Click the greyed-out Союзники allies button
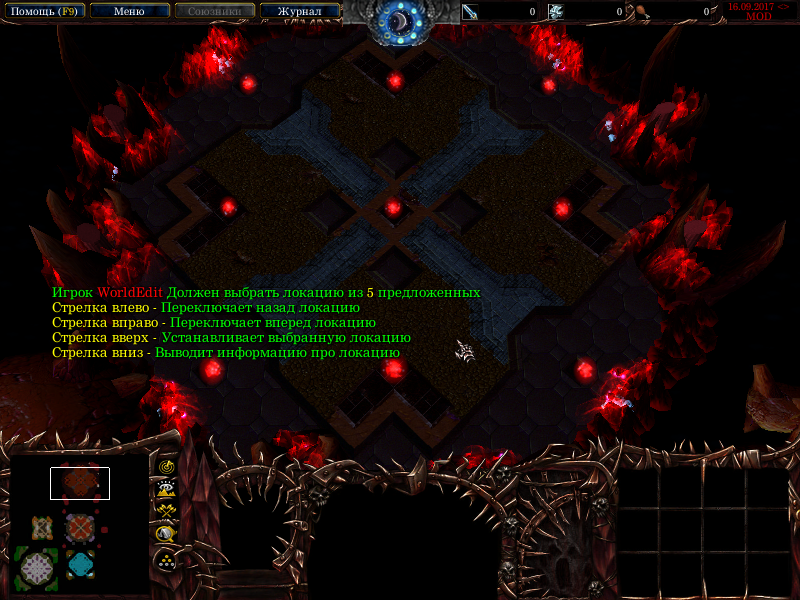 pos(214,12)
